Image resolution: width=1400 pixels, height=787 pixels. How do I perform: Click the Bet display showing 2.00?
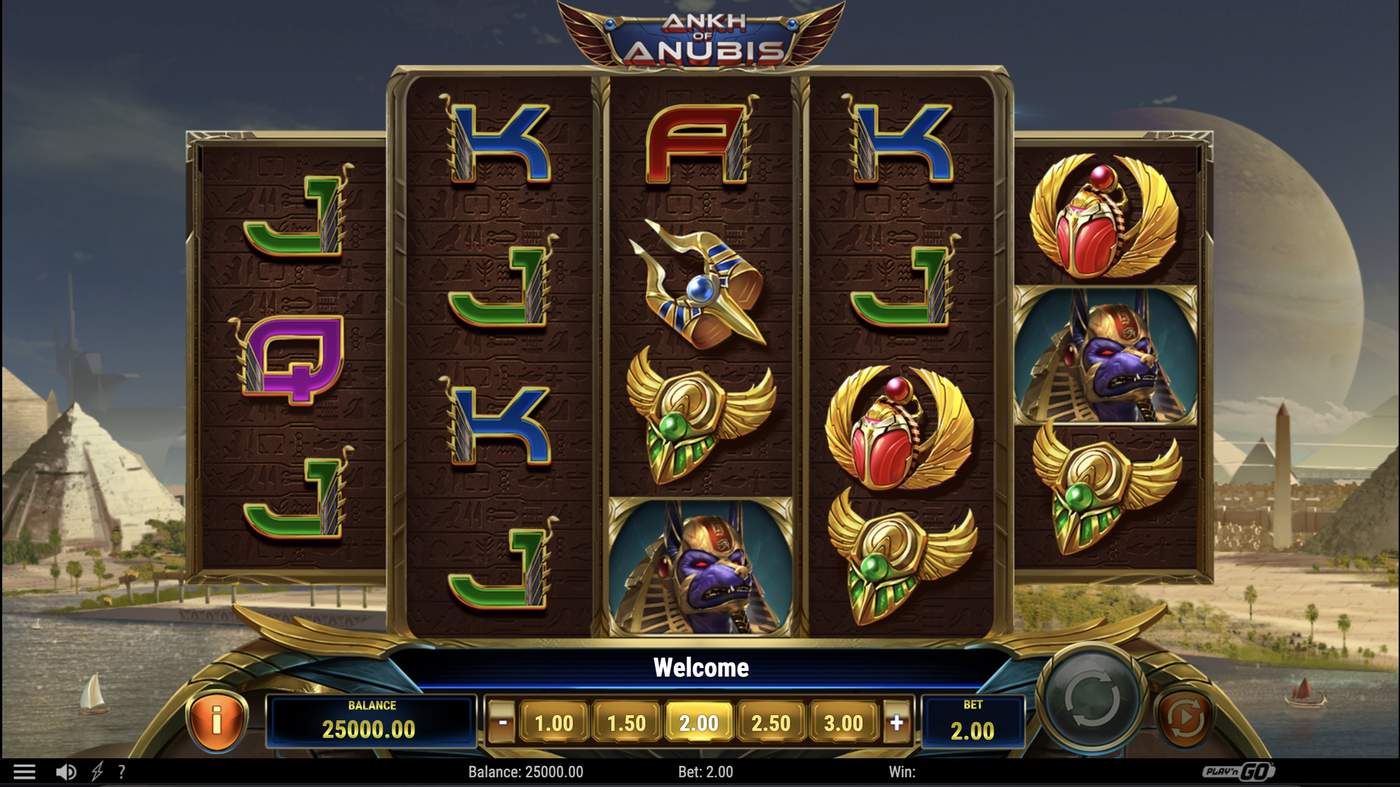pos(972,722)
